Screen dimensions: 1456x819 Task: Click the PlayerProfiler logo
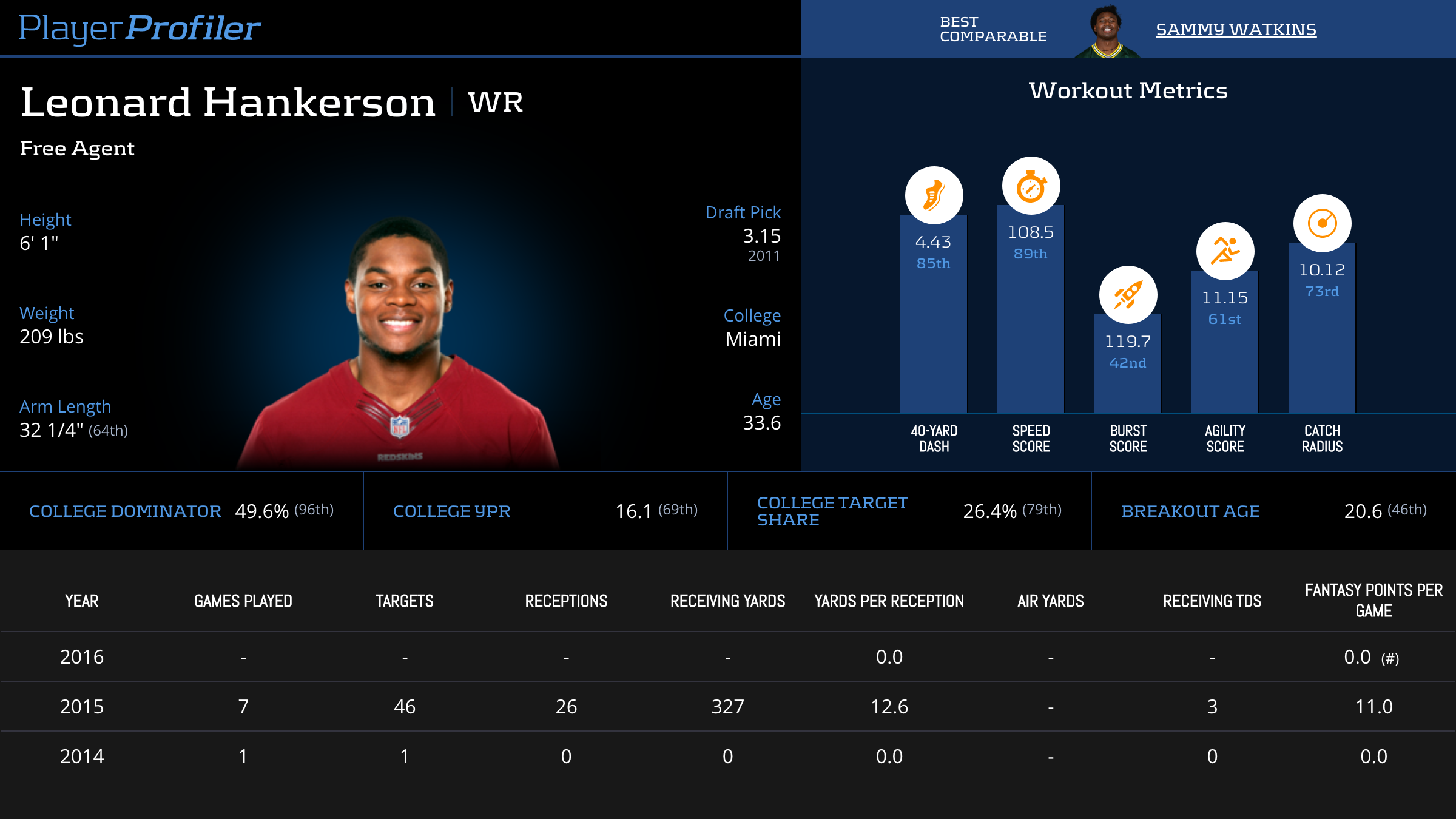pos(140,29)
